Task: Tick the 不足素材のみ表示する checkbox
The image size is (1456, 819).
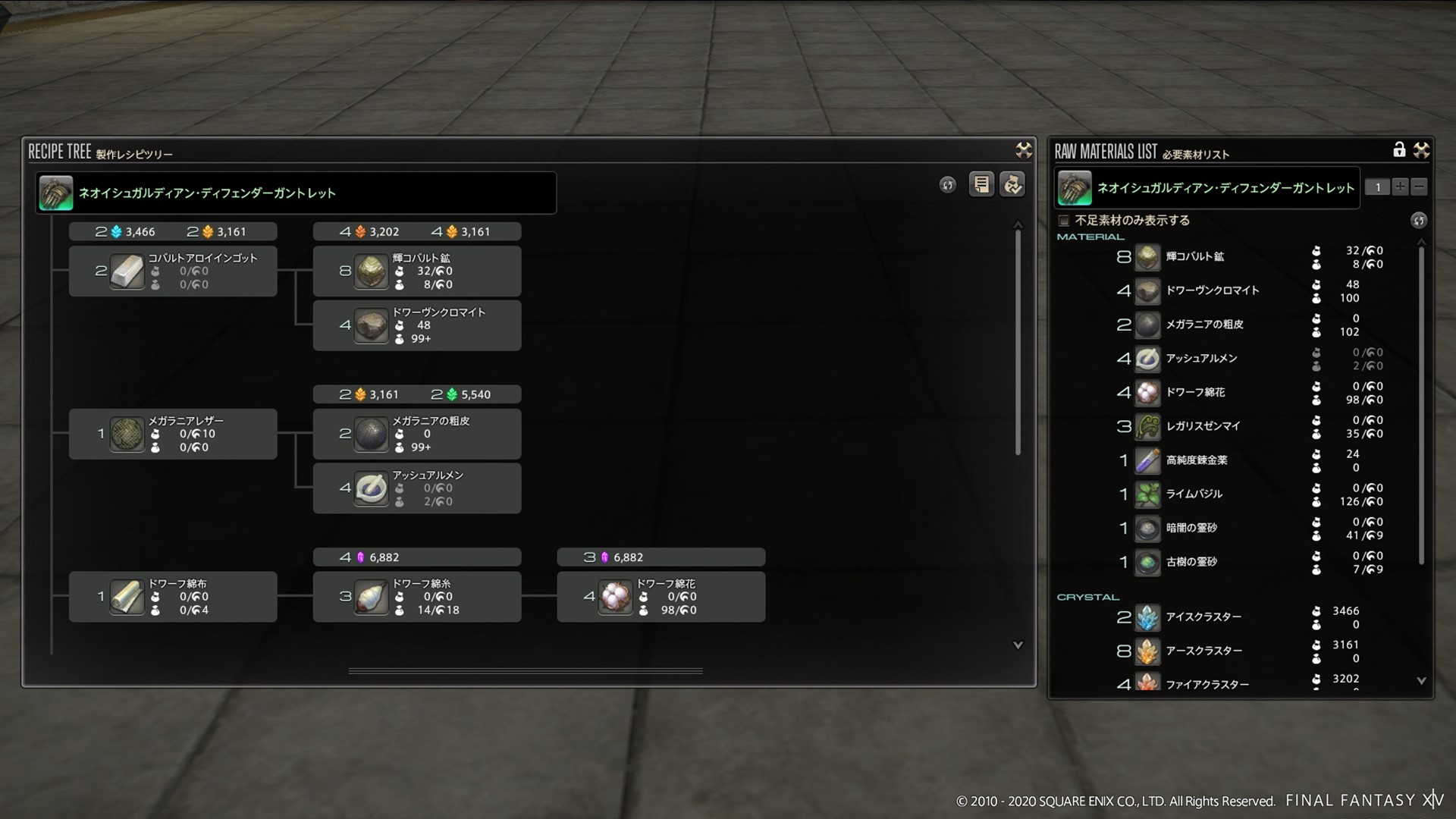Action: [x=1063, y=221]
